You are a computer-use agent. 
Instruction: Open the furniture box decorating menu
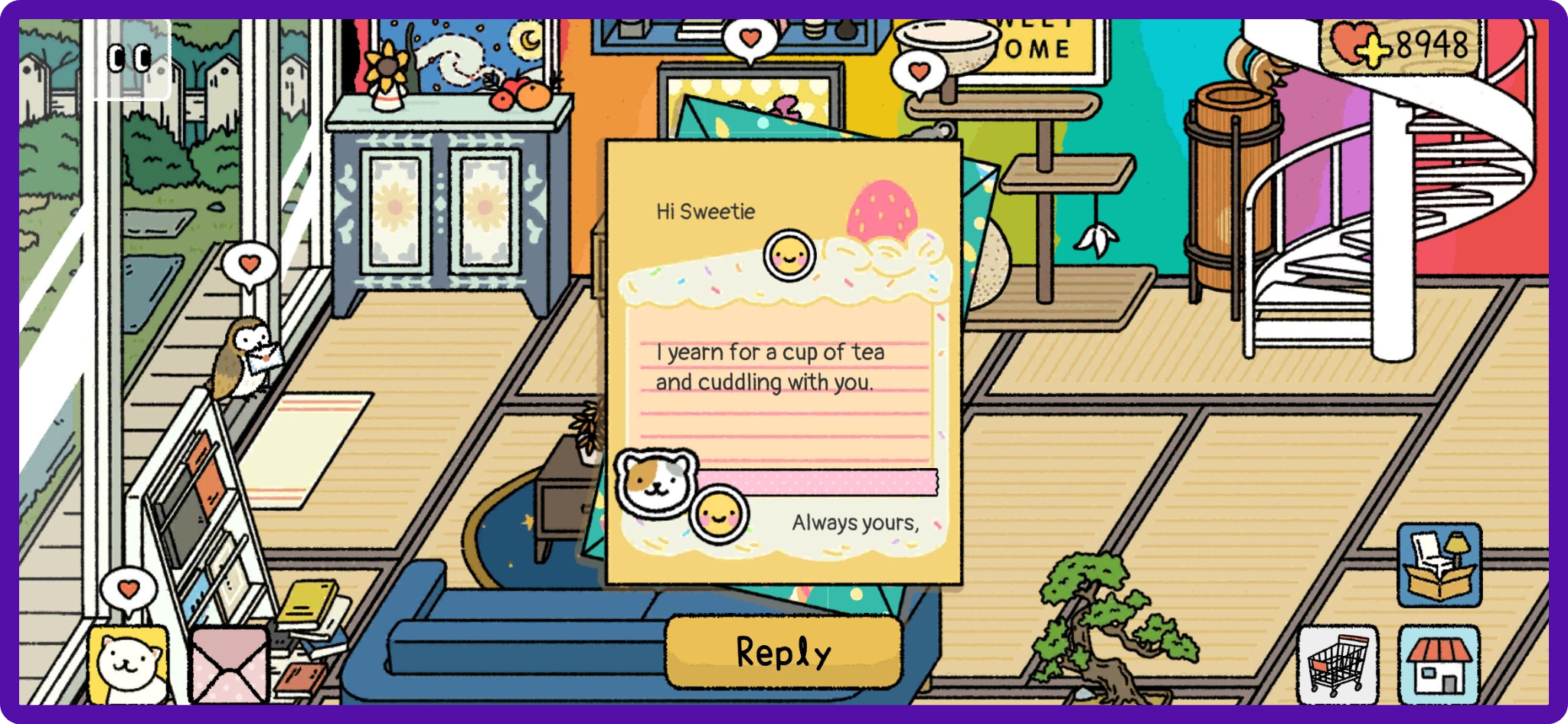click(x=1439, y=565)
